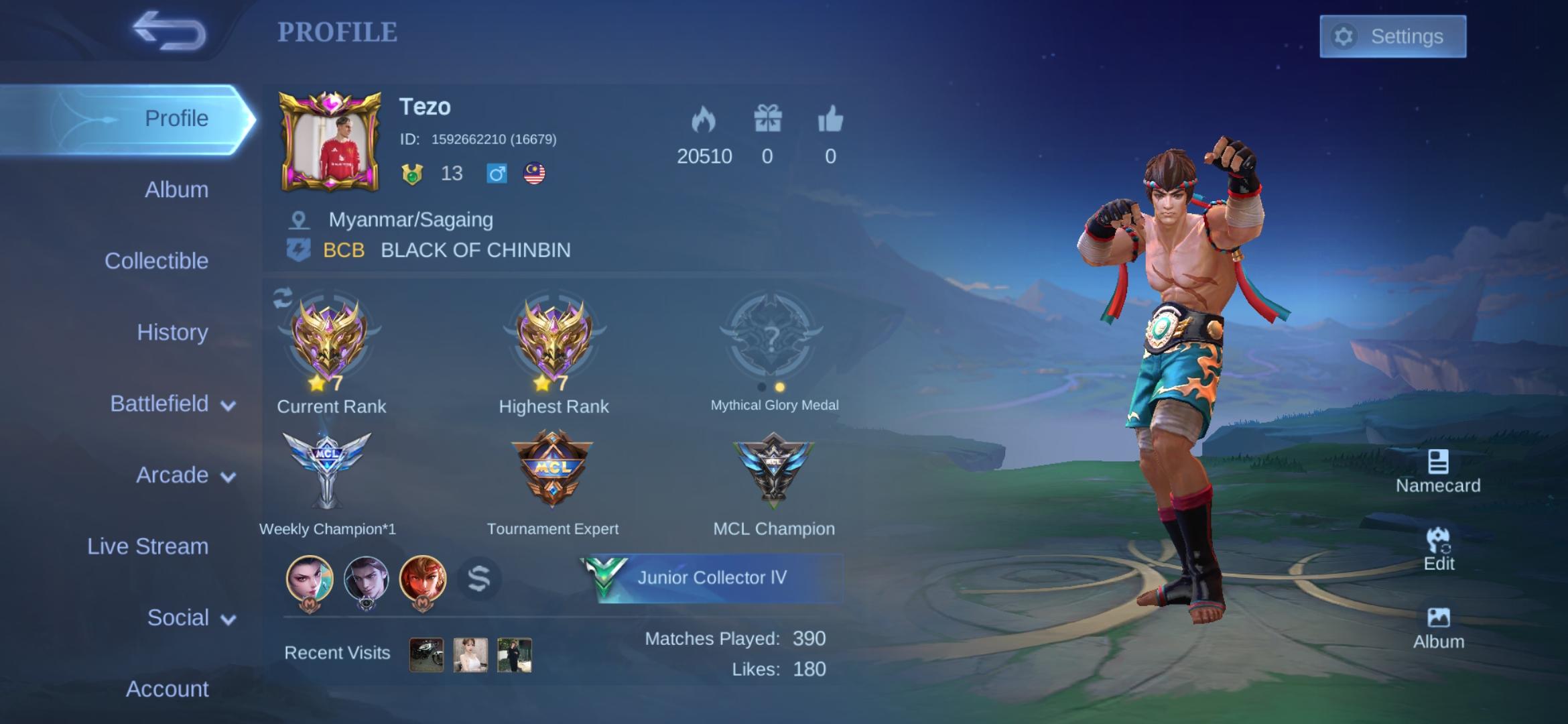Go to the Account tab
Viewport: 1568px width, 724px height.
[x=167, y=688]
